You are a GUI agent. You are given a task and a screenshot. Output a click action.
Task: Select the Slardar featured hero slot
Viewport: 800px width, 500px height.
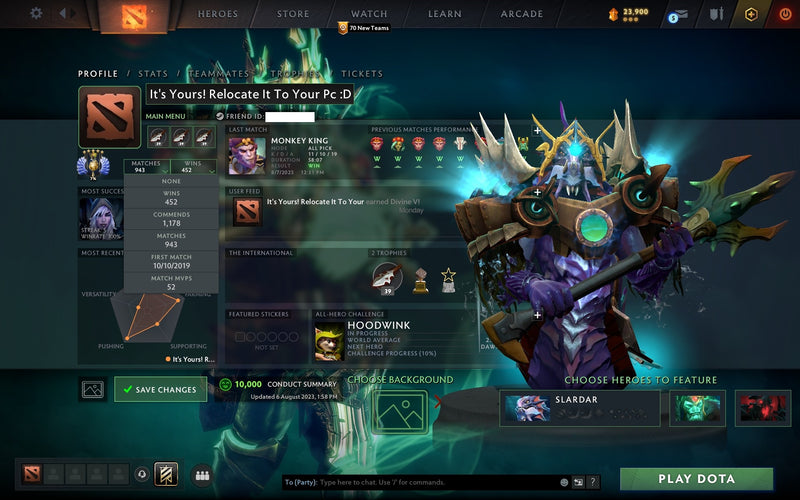pos(580,407)
